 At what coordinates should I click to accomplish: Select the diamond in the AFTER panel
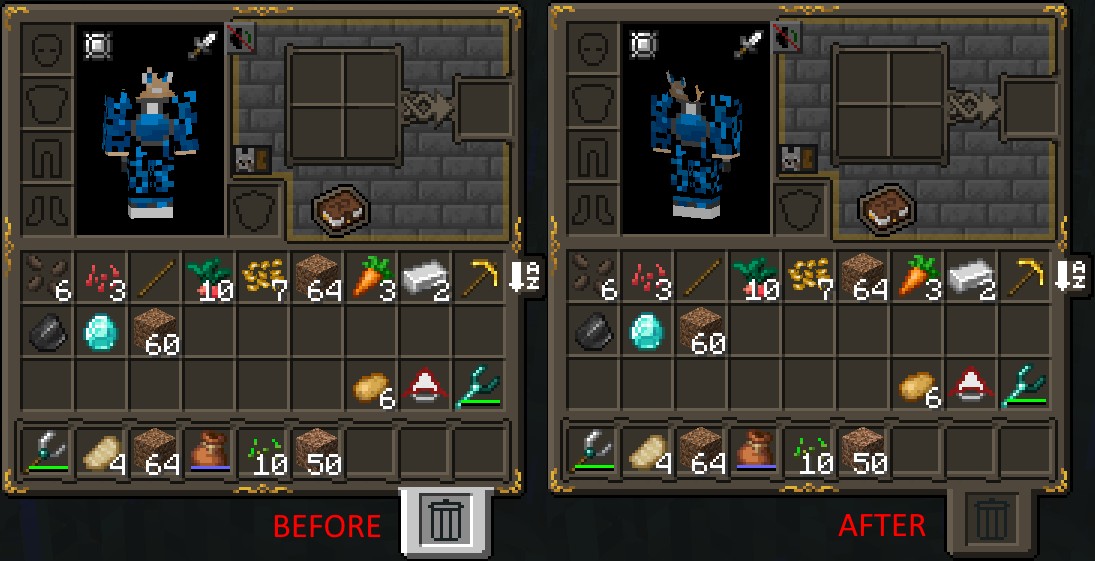pos(646,331)
